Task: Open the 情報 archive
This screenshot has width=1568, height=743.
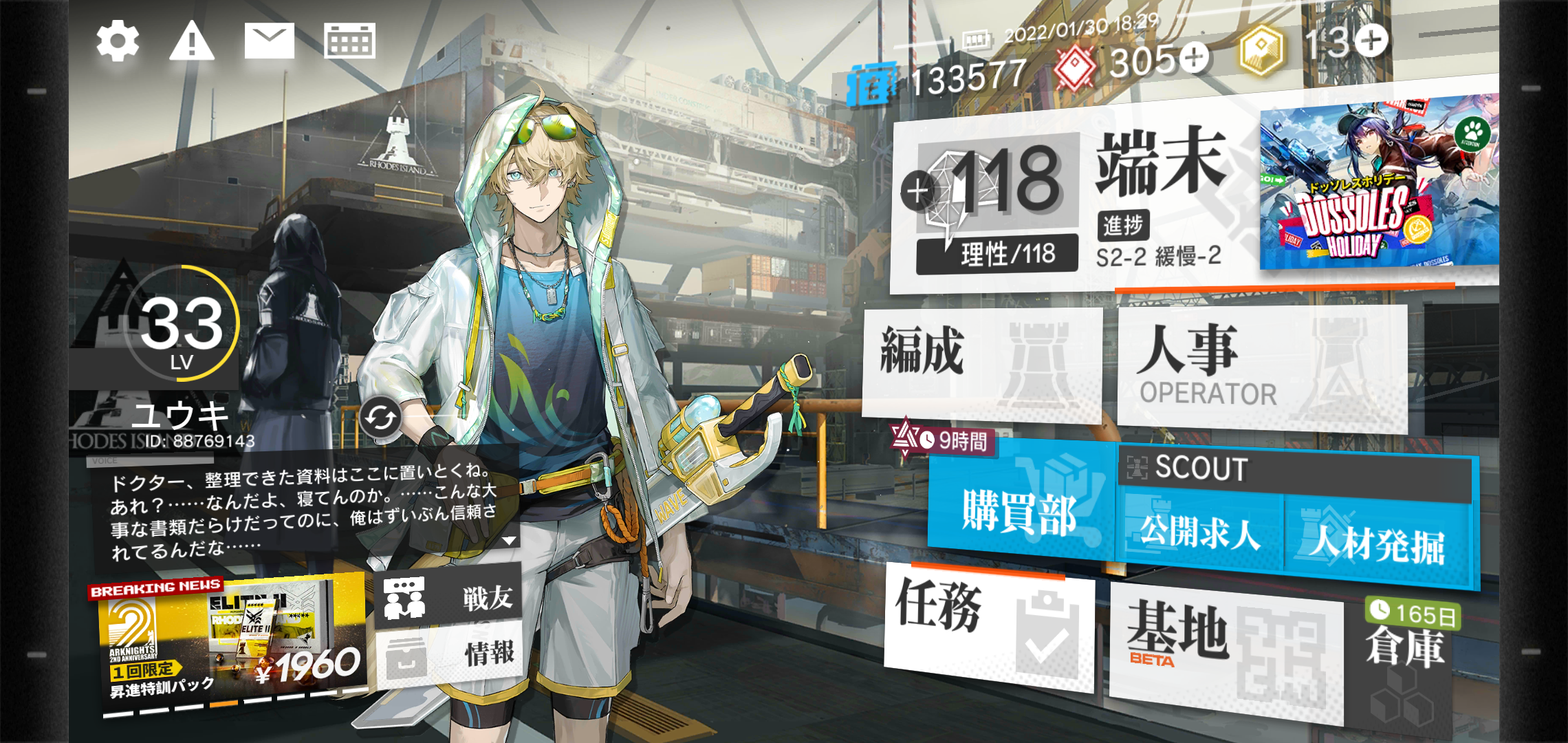Action: click(x=450, y=654)
